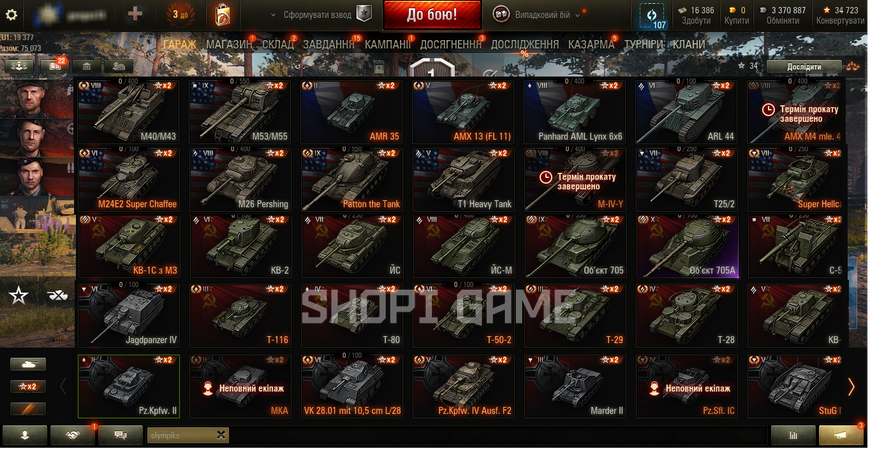View the ДОСЯГНЕННЯ achievements tab
The width and height of the screenshot is (870, 449).
click(x=453, y=45)
